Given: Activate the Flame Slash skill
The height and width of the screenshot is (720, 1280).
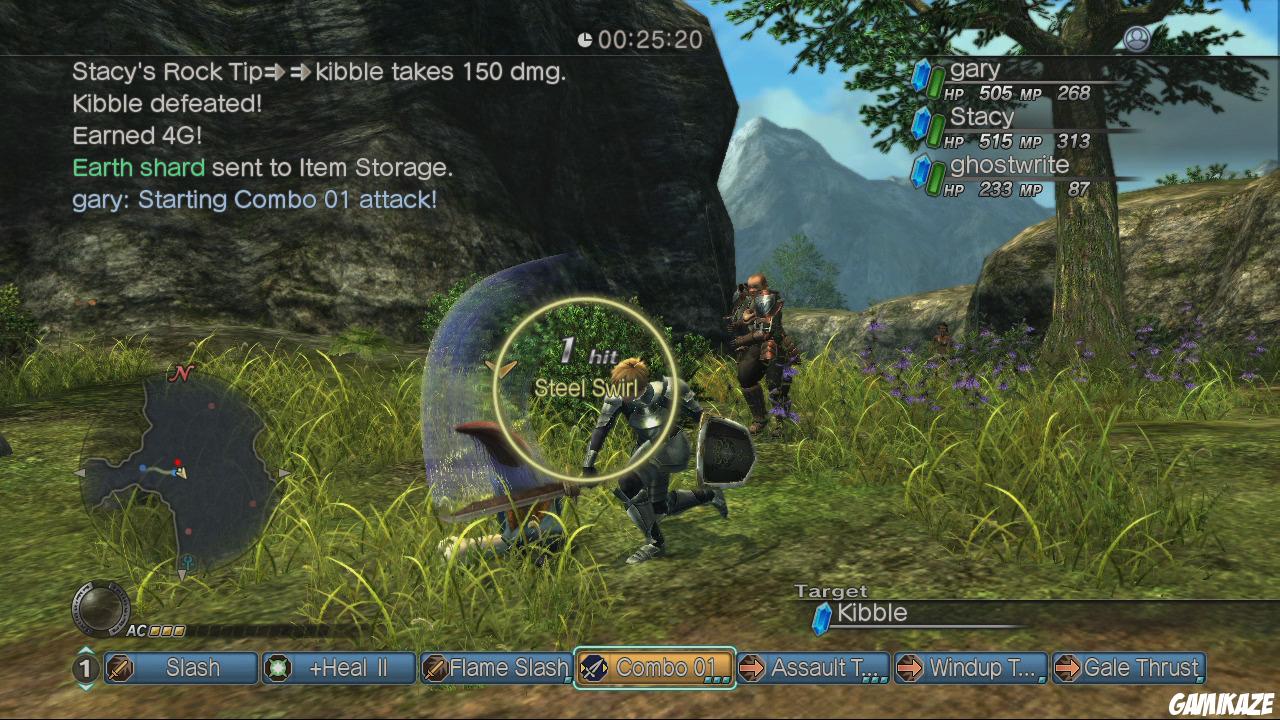Looking at the screenshot, I should (496, 668).
